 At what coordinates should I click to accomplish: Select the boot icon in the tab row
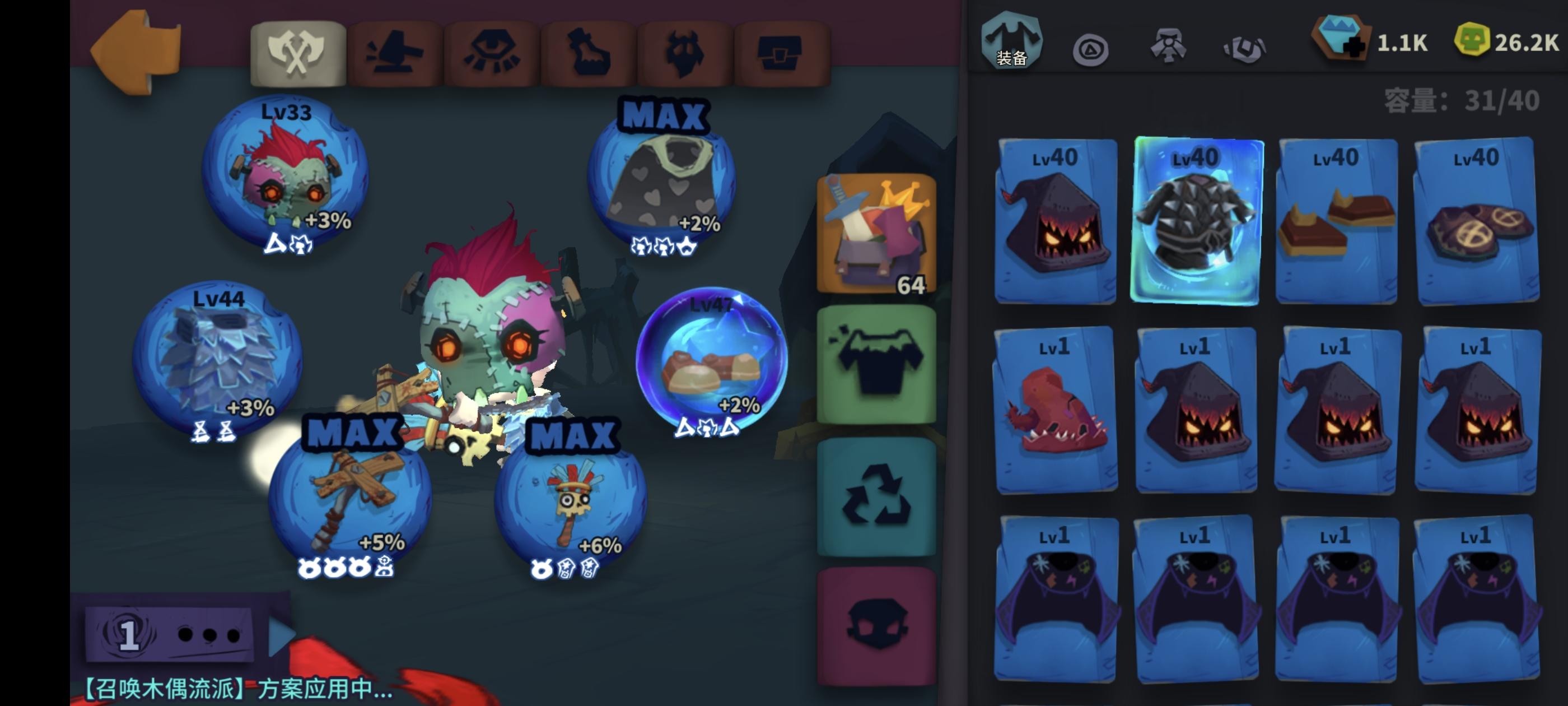[588, 52]
